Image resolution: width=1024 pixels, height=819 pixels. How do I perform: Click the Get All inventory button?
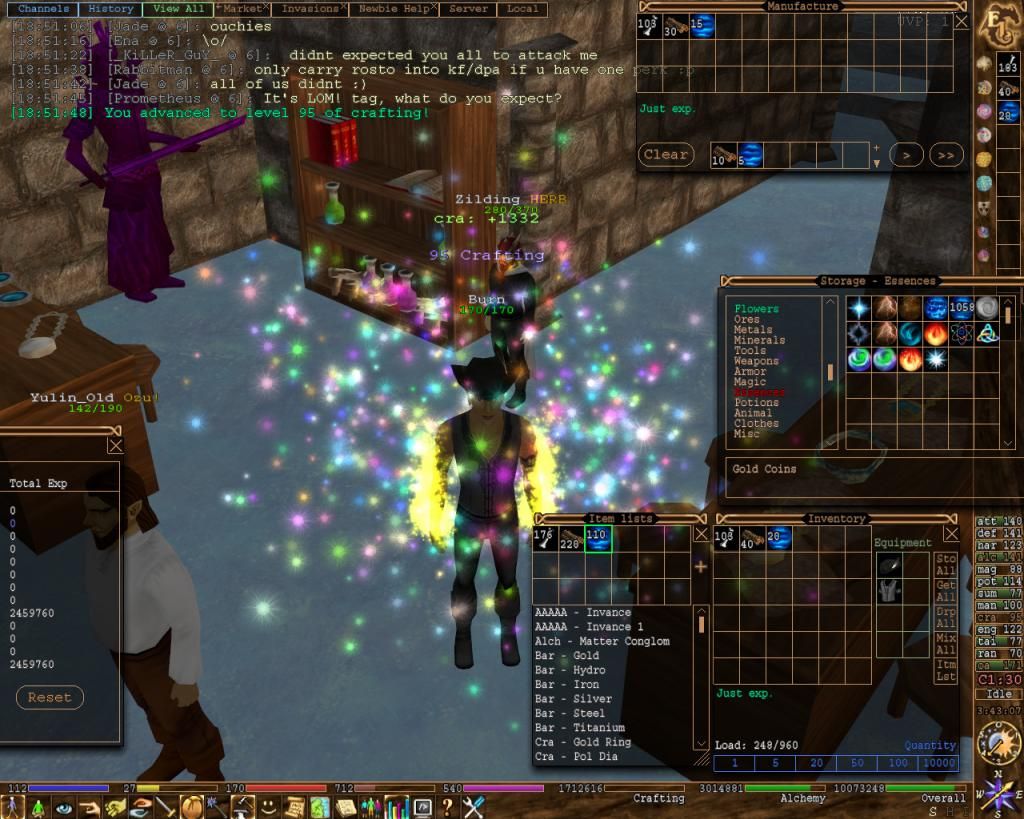(945, 590)
